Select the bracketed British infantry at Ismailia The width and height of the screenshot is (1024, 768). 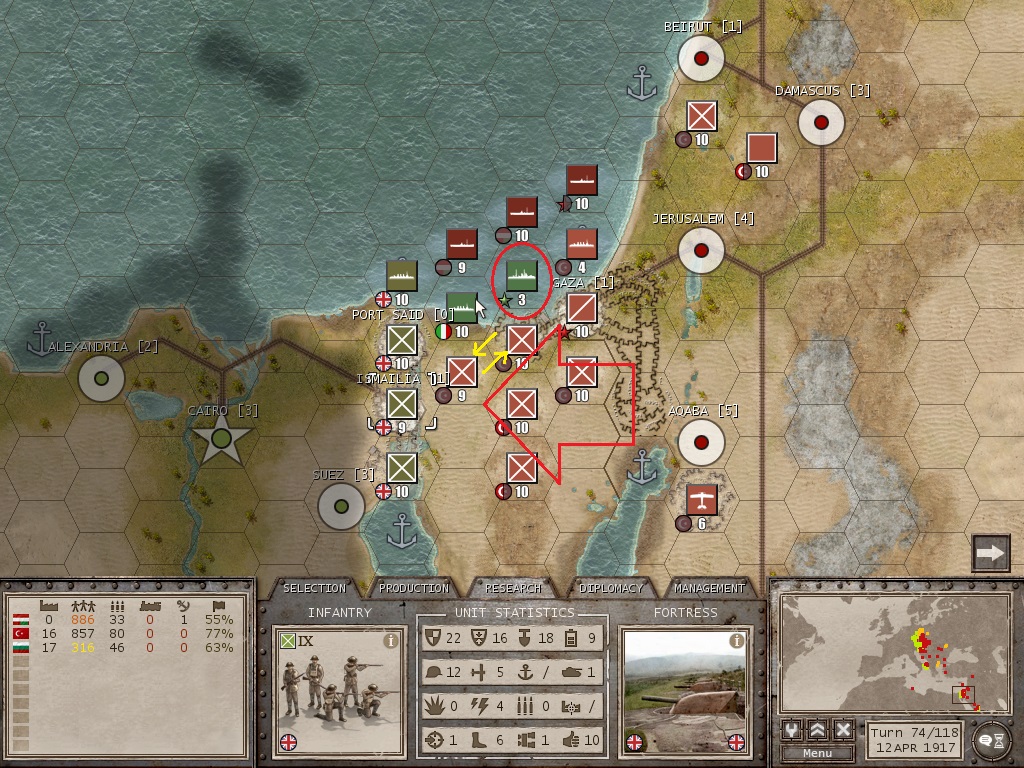pyautogui.click(x=402, y=404)
